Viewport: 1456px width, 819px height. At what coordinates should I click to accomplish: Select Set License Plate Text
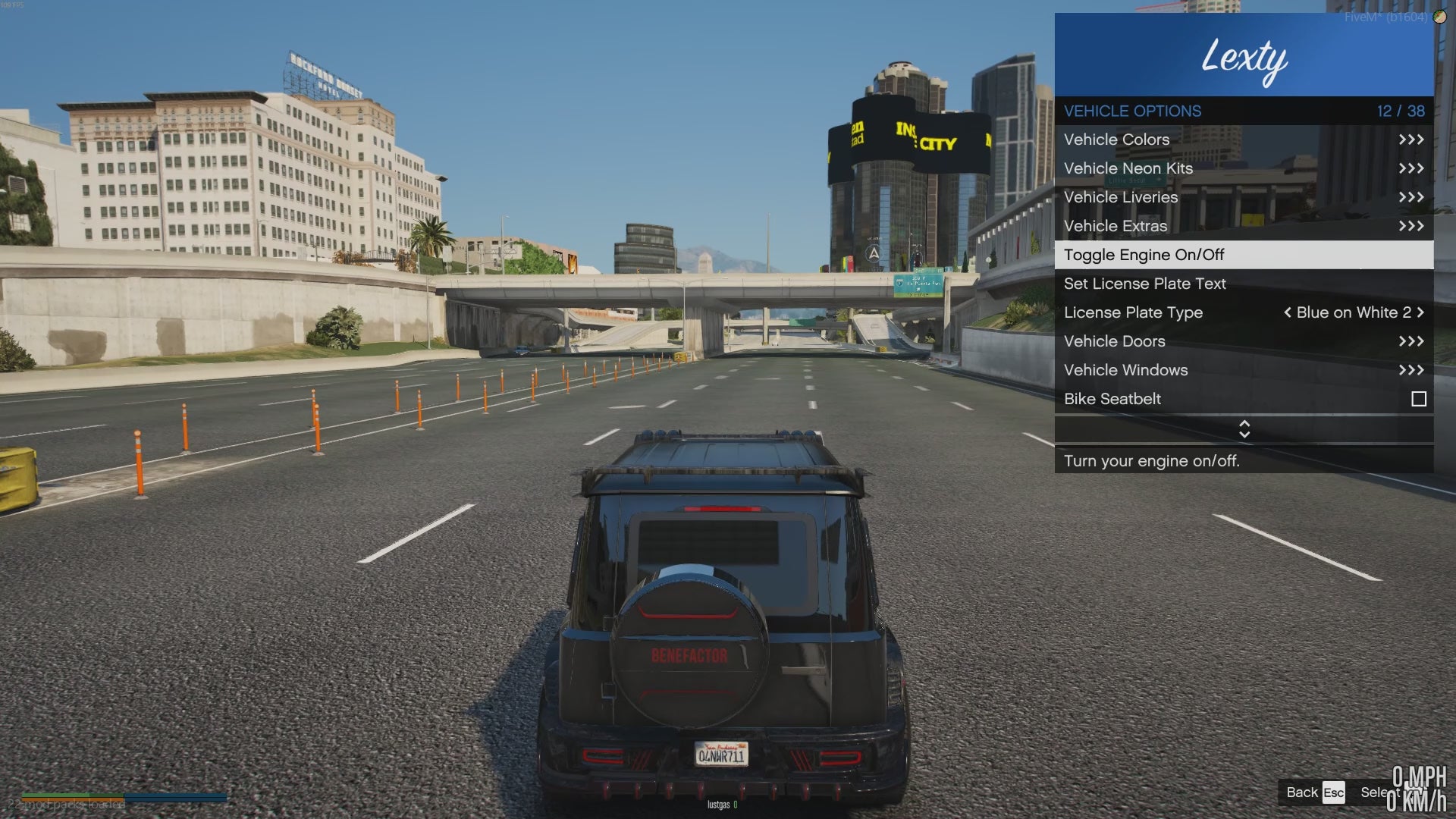click(1244, 284)
